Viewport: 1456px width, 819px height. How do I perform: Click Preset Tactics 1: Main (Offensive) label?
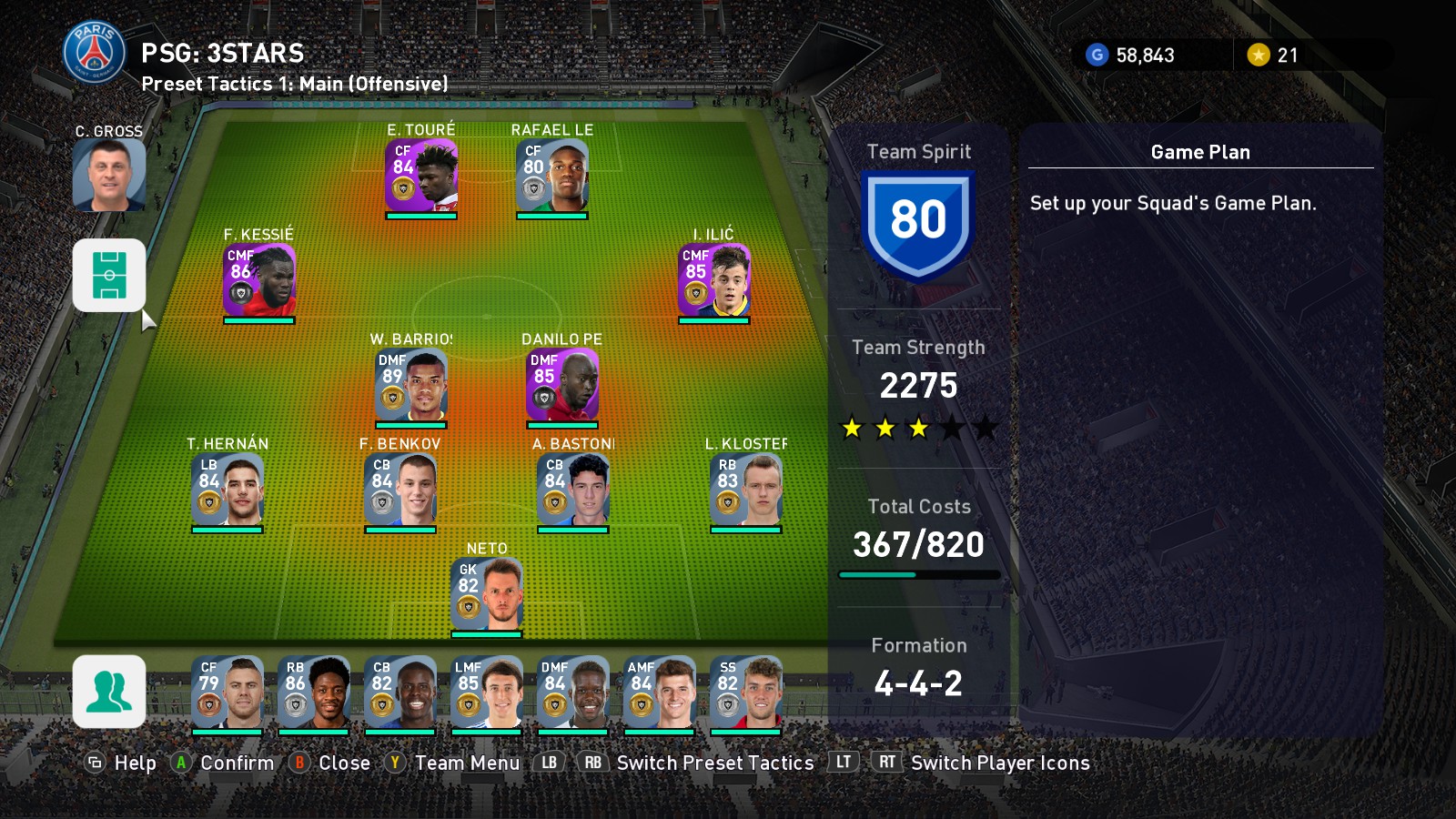294,83
